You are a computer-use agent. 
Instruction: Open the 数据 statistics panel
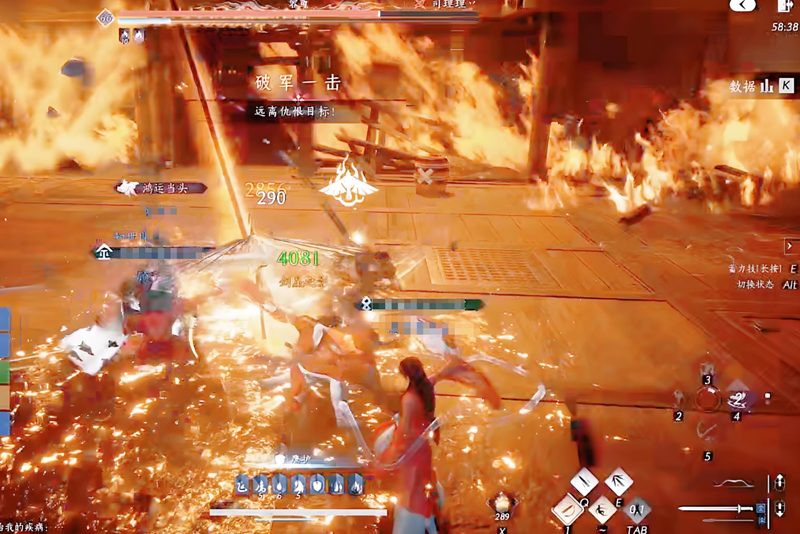click(754, 87)
